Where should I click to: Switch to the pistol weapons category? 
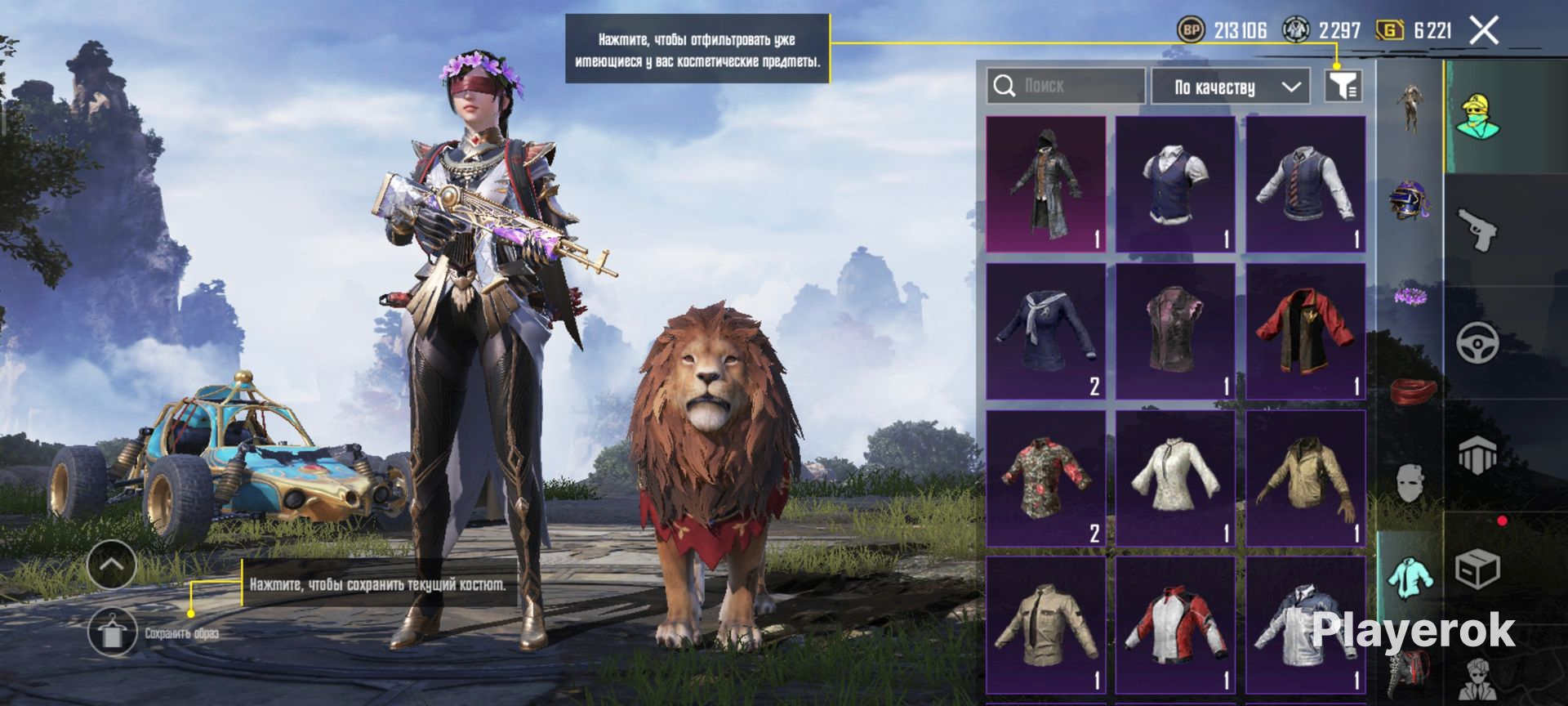coord(1478,230)
